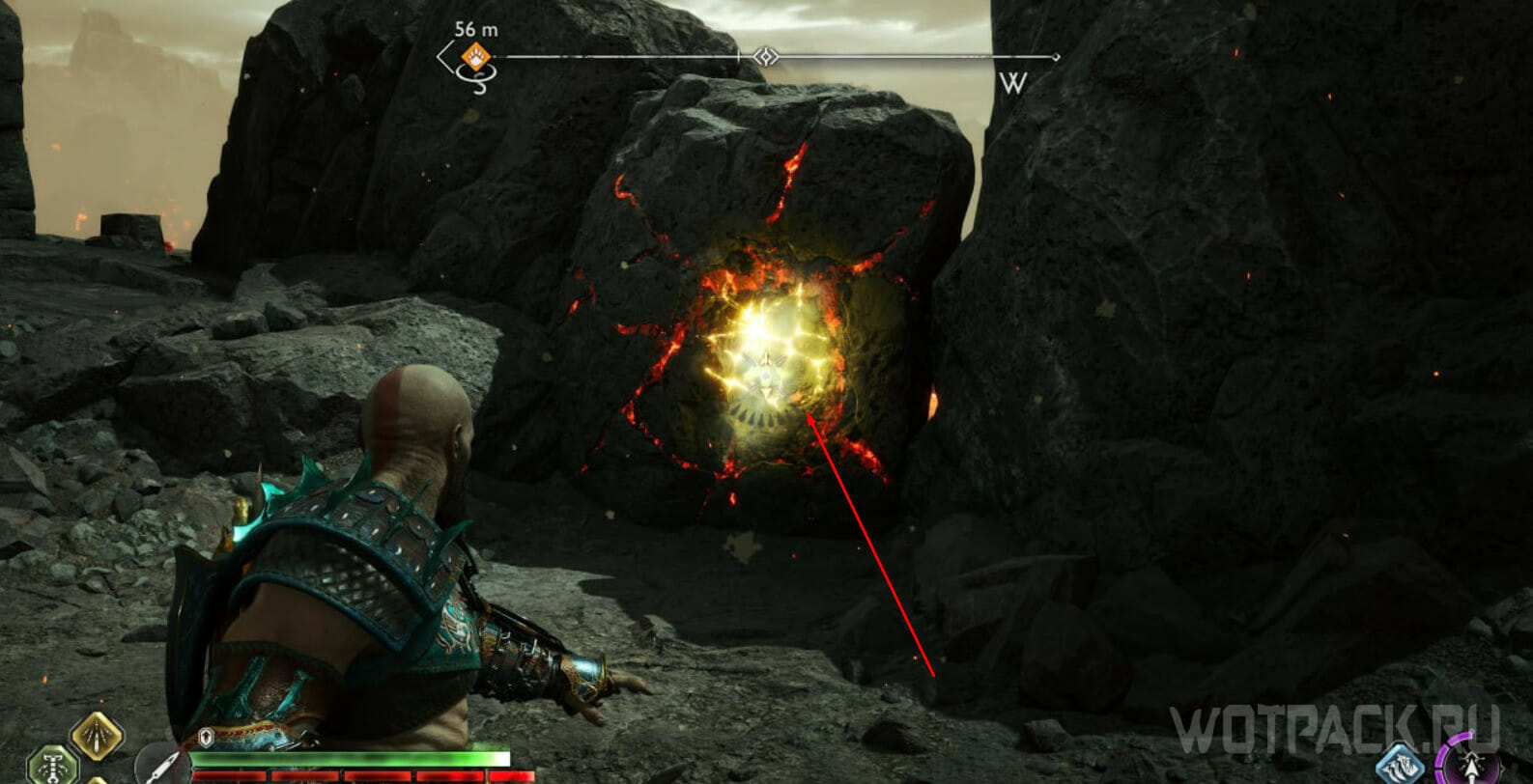
Task: Click the small upward-arrow buff status icon
Action: tap(206, 739)
